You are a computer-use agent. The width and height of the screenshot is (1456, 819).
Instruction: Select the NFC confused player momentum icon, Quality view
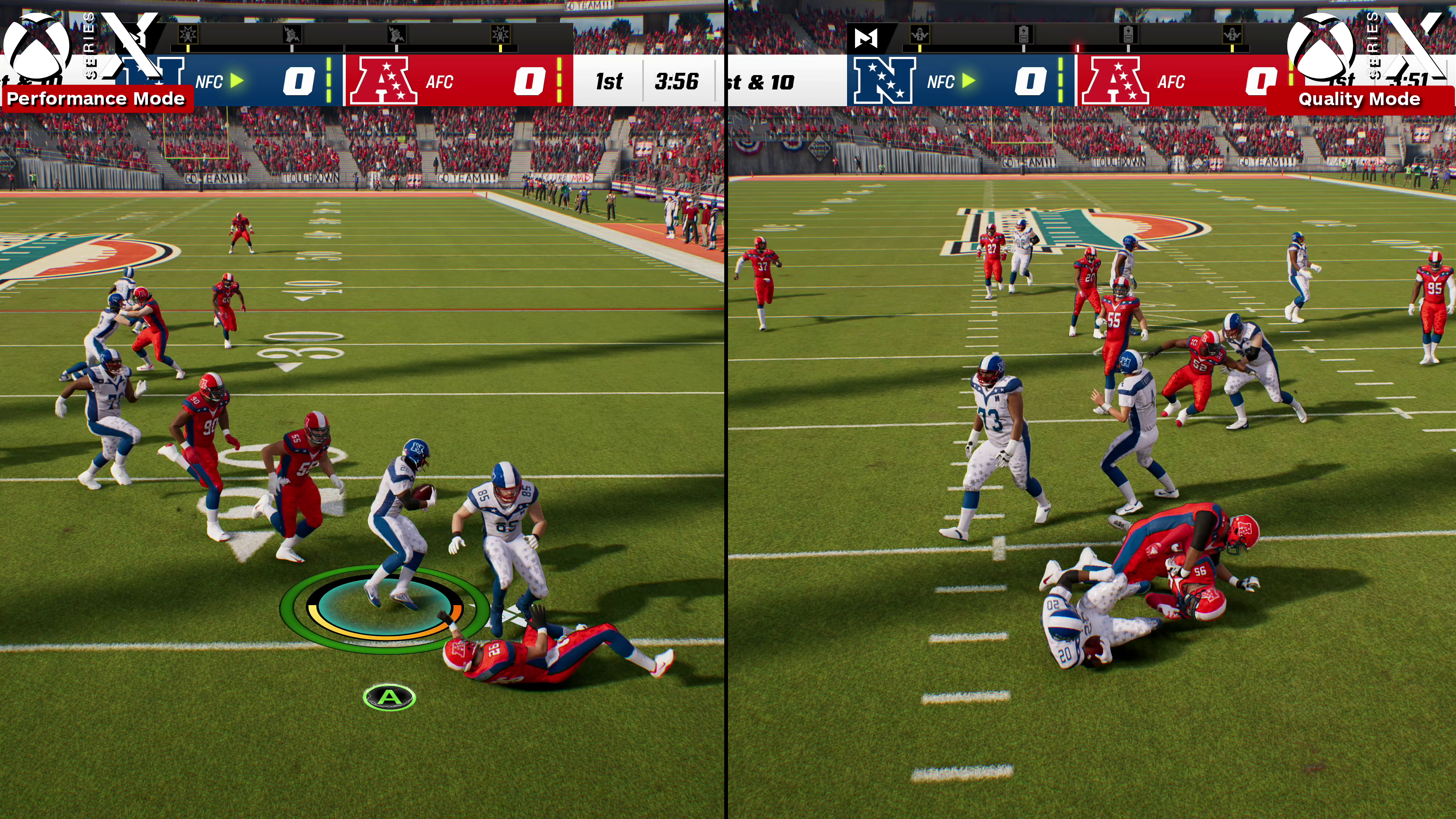919,35
